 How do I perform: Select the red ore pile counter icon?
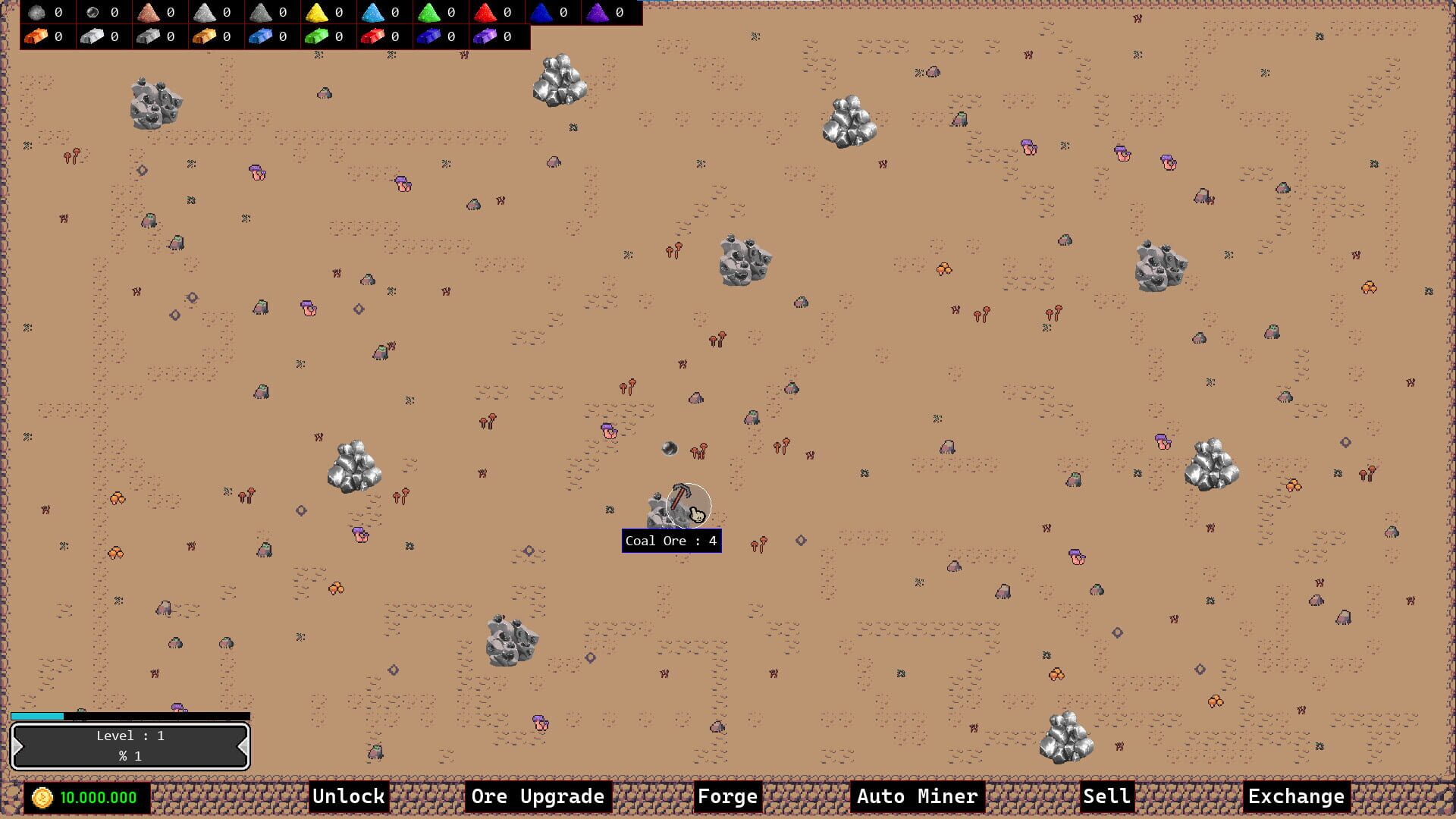(485, 12)
